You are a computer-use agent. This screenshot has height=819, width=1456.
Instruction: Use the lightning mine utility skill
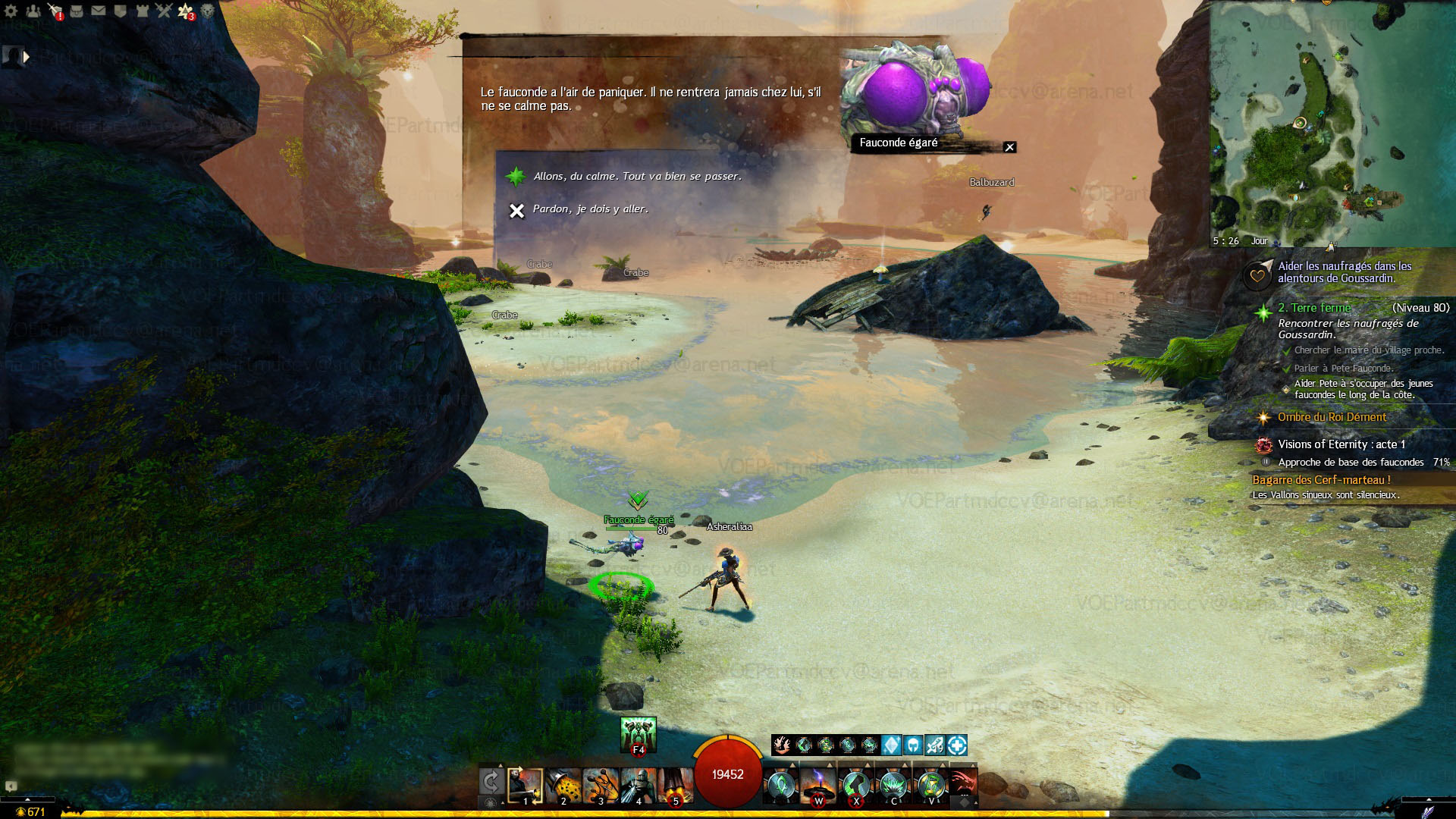[x=818, y=786]
